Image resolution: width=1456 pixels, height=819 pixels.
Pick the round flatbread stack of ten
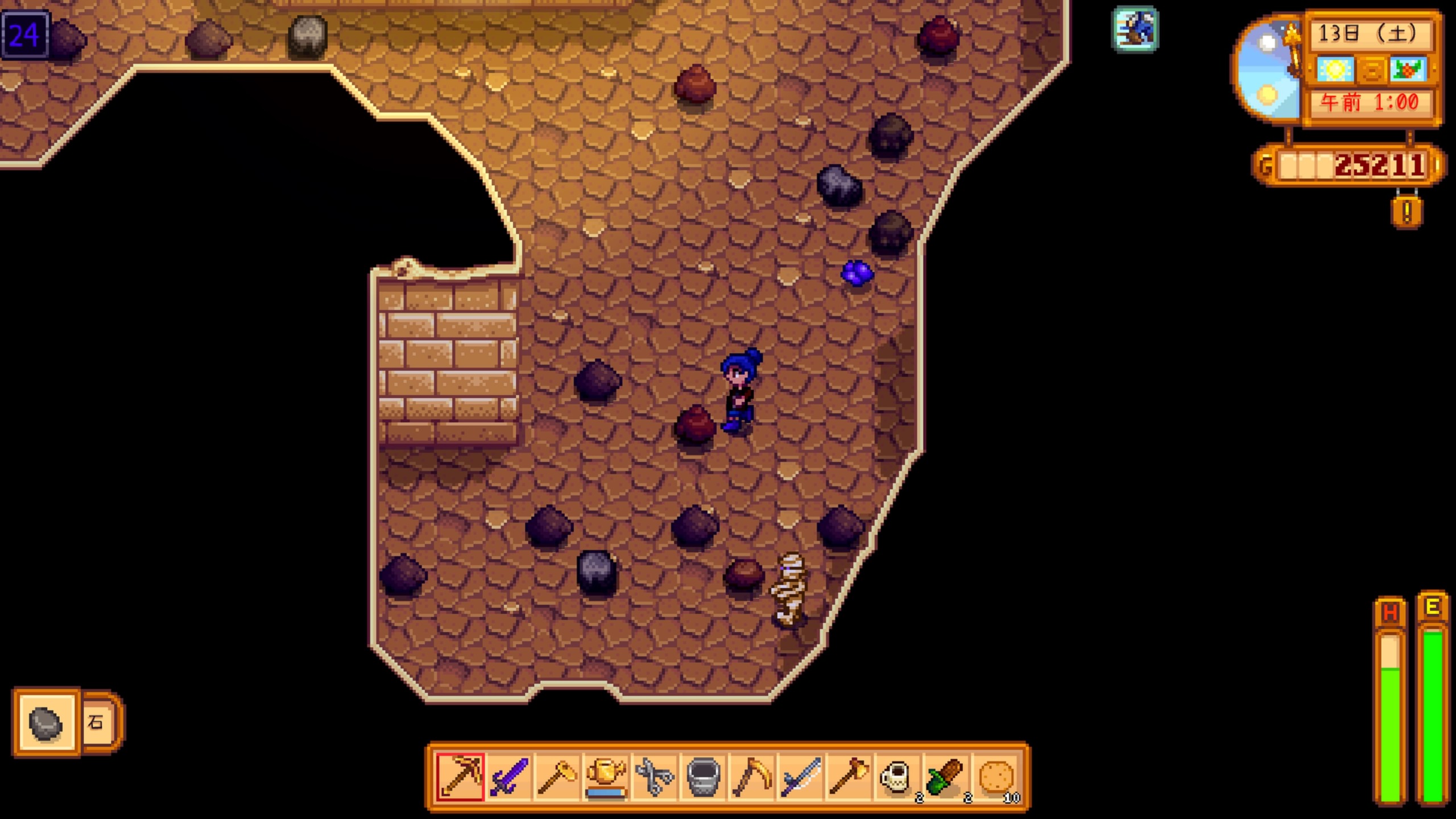[995, 777]
